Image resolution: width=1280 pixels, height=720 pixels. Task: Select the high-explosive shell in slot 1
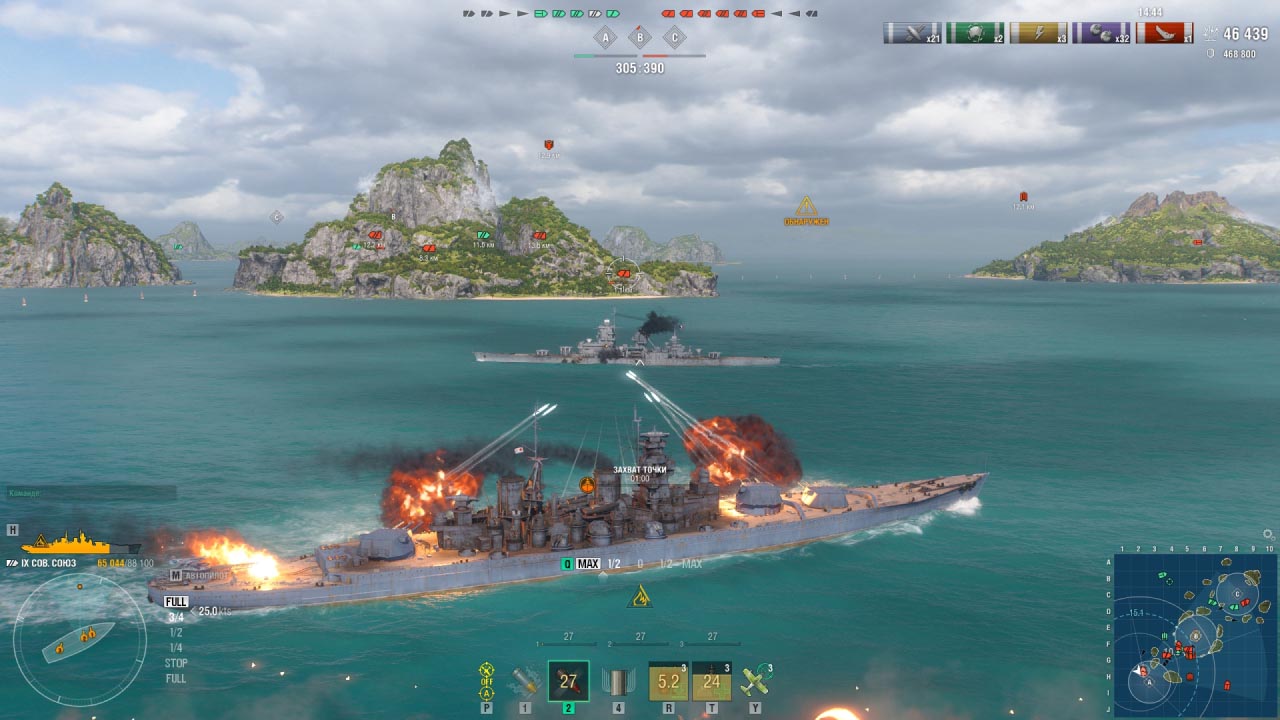tap(526, 682)
